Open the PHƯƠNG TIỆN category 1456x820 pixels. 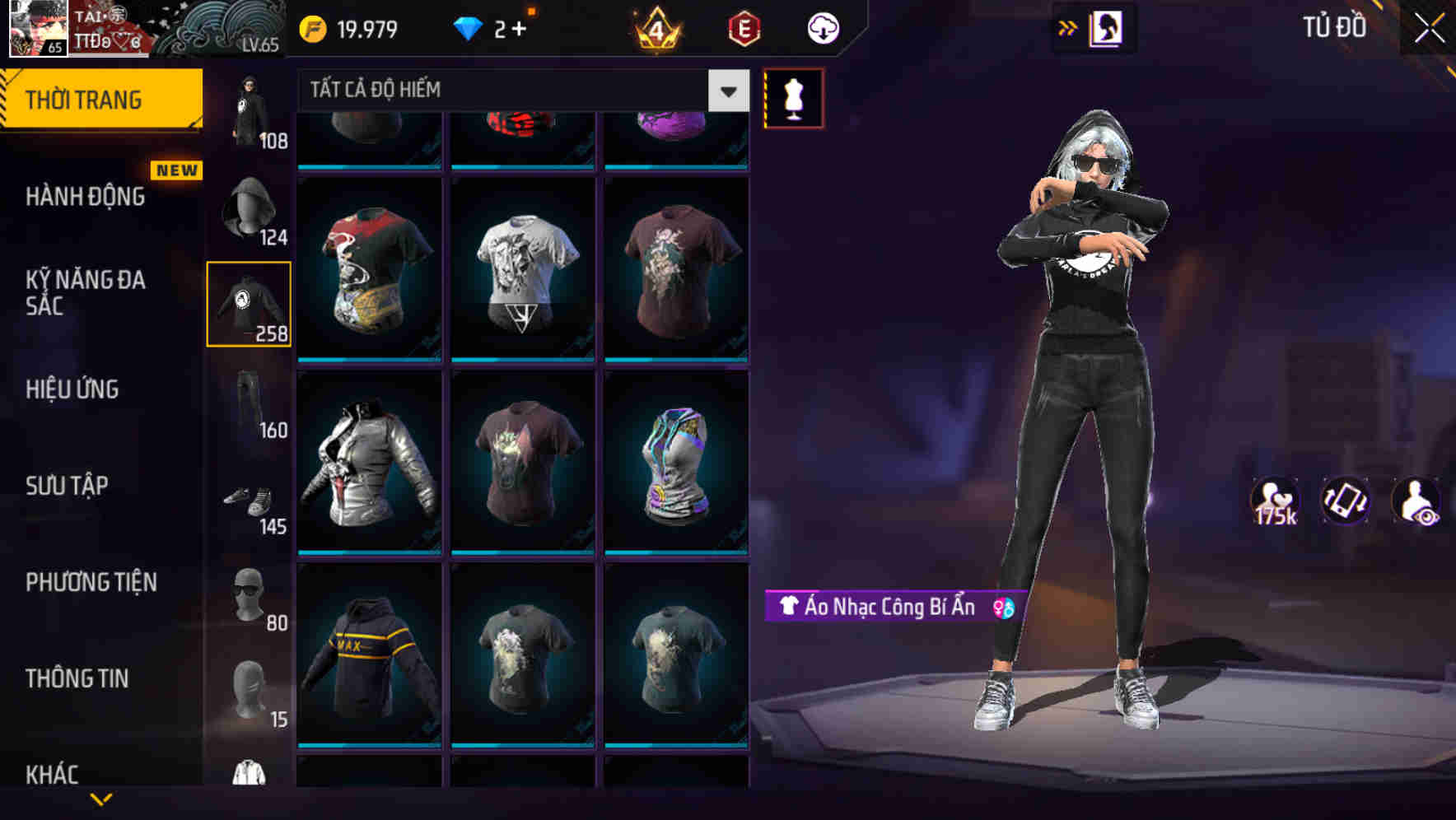point(92,582)
